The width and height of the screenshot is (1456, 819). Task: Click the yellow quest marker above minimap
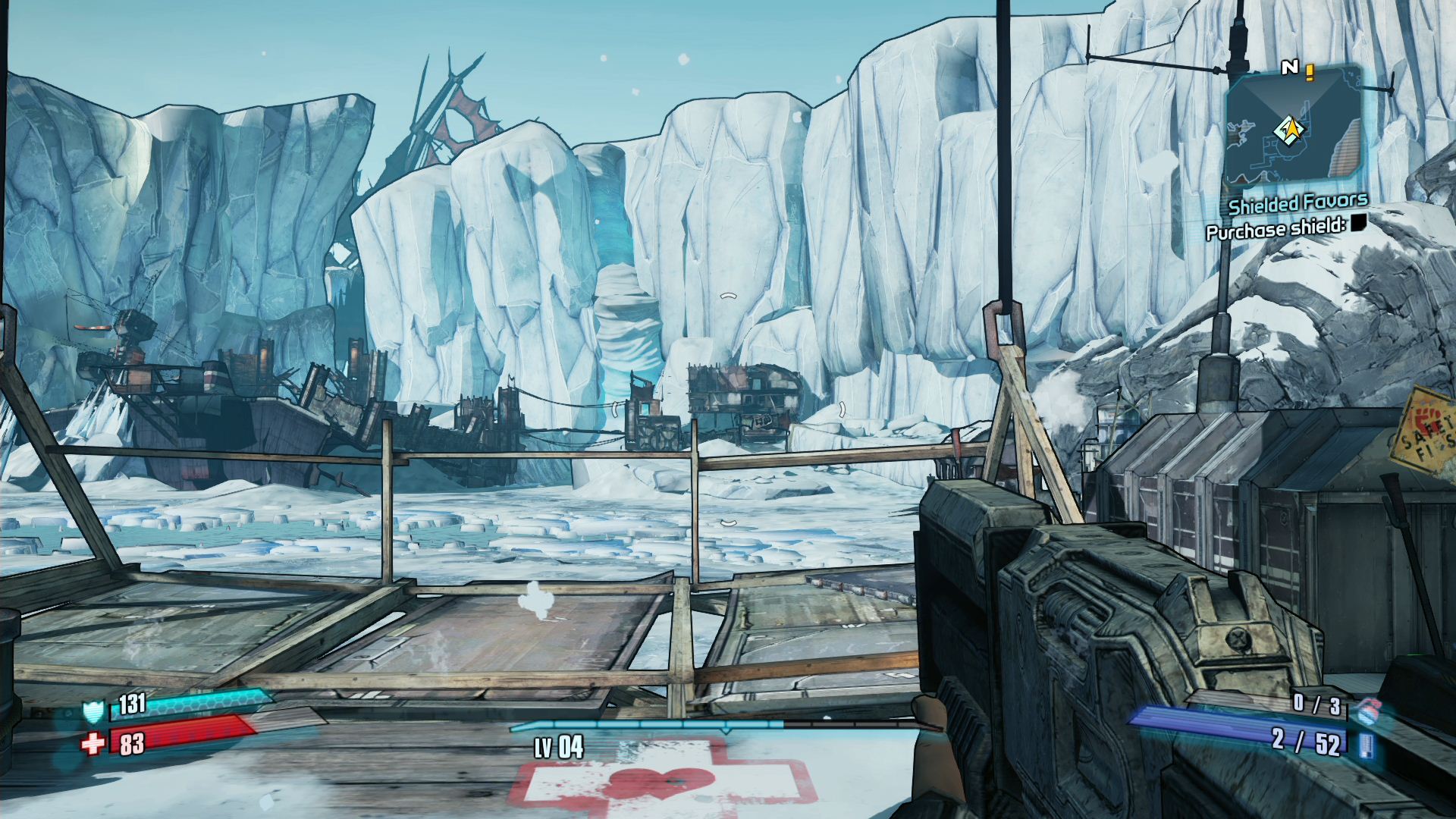(1310, 72)
